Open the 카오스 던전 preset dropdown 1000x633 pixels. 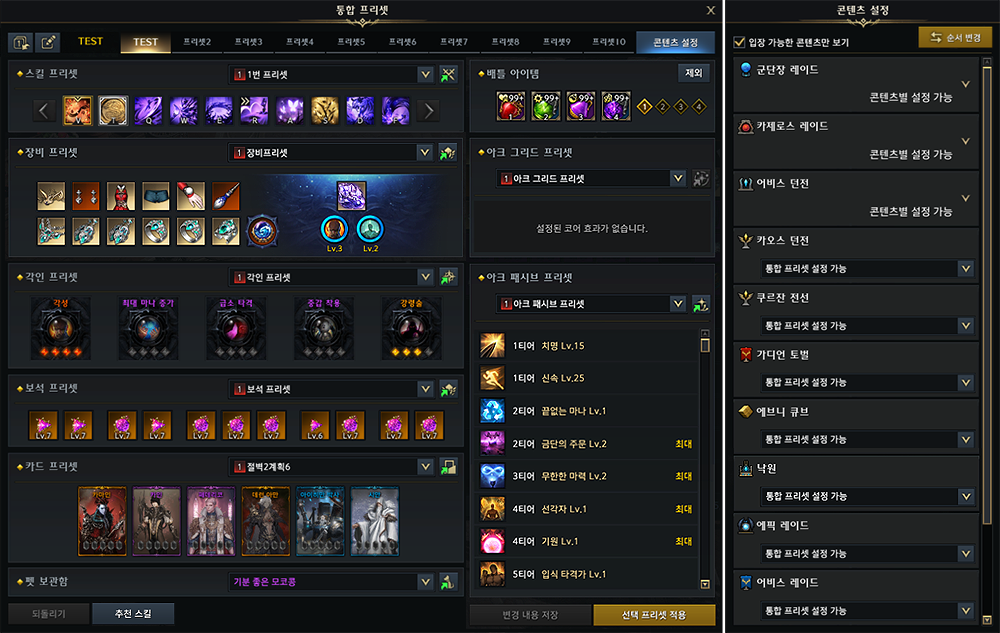coord(964,268)
